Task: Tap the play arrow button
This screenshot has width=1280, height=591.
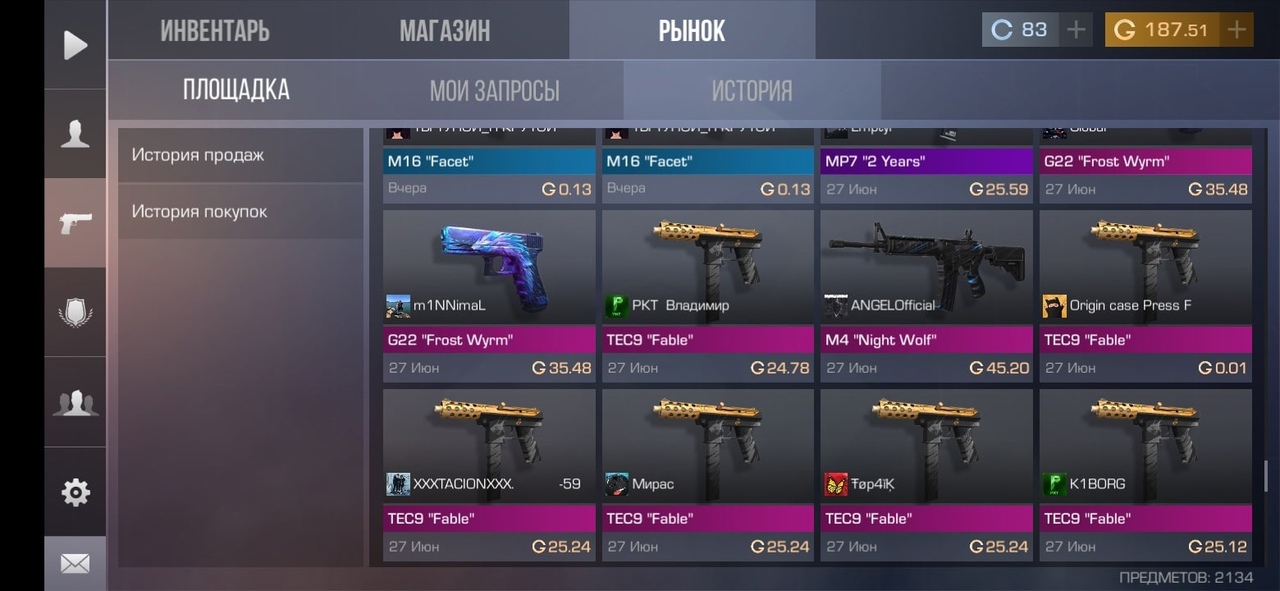Action: tap(75, 45)
